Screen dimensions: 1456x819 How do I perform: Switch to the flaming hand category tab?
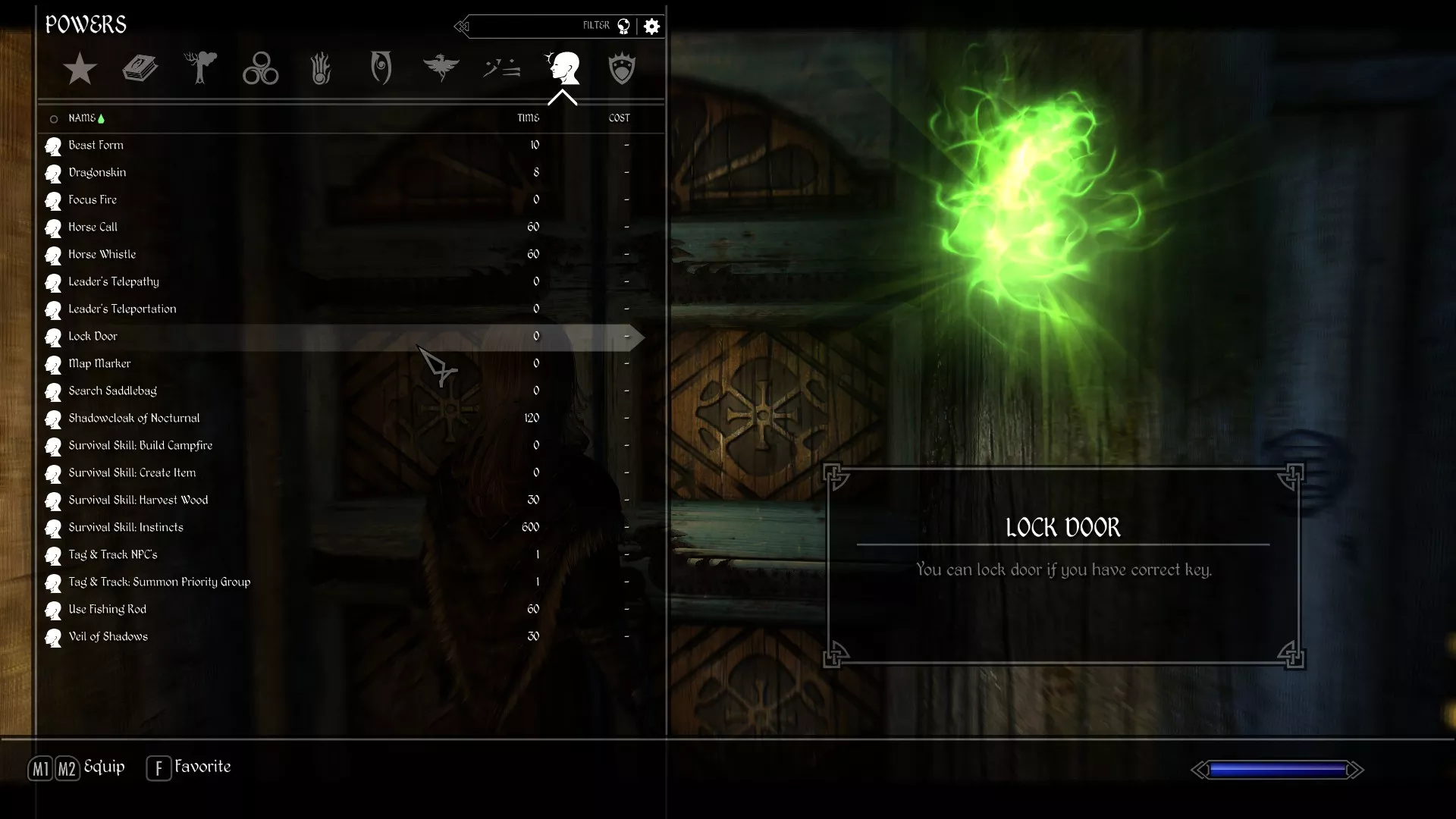(x=321, y=69)
